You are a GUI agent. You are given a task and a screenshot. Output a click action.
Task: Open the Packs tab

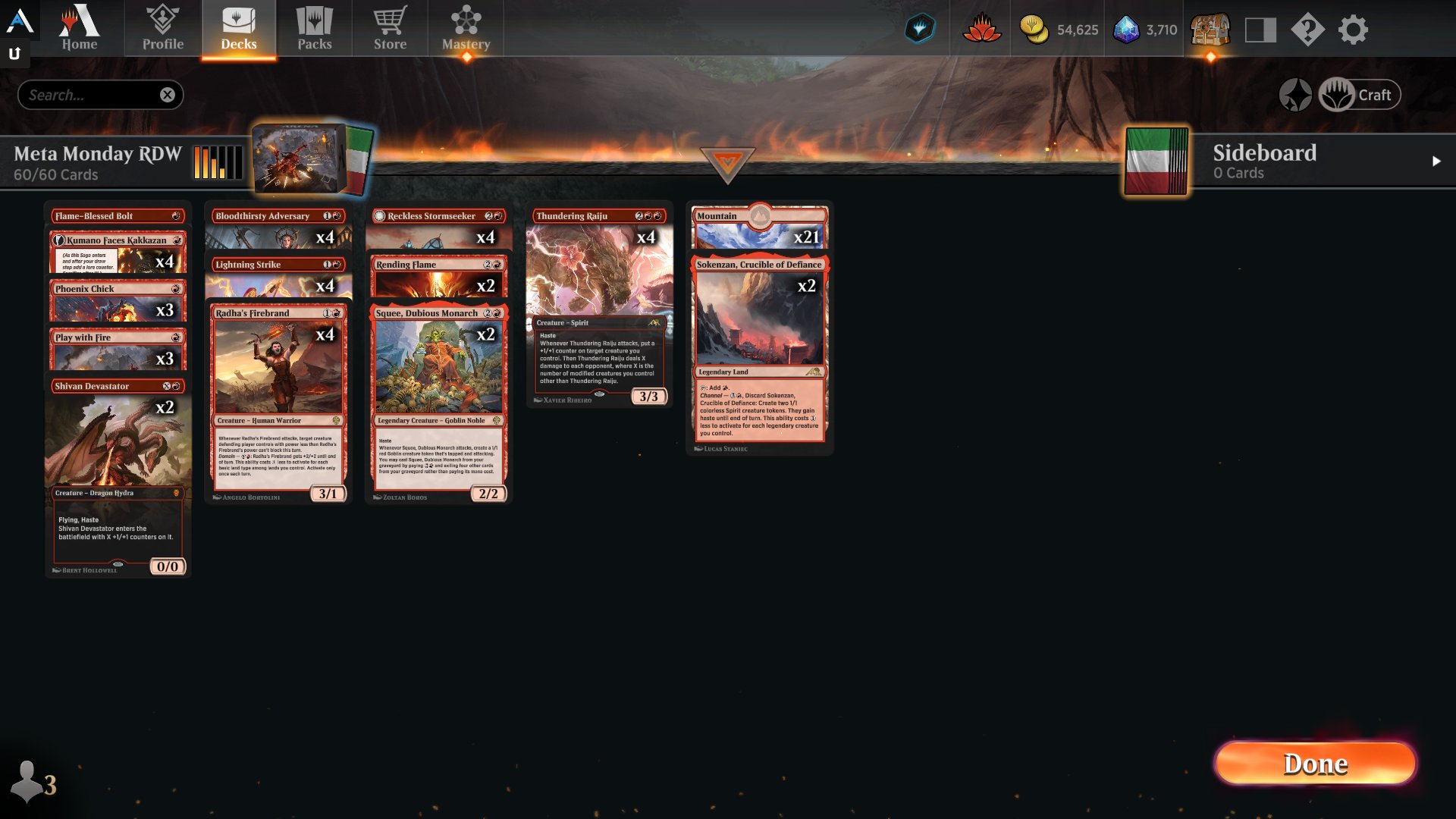point(315,28)
